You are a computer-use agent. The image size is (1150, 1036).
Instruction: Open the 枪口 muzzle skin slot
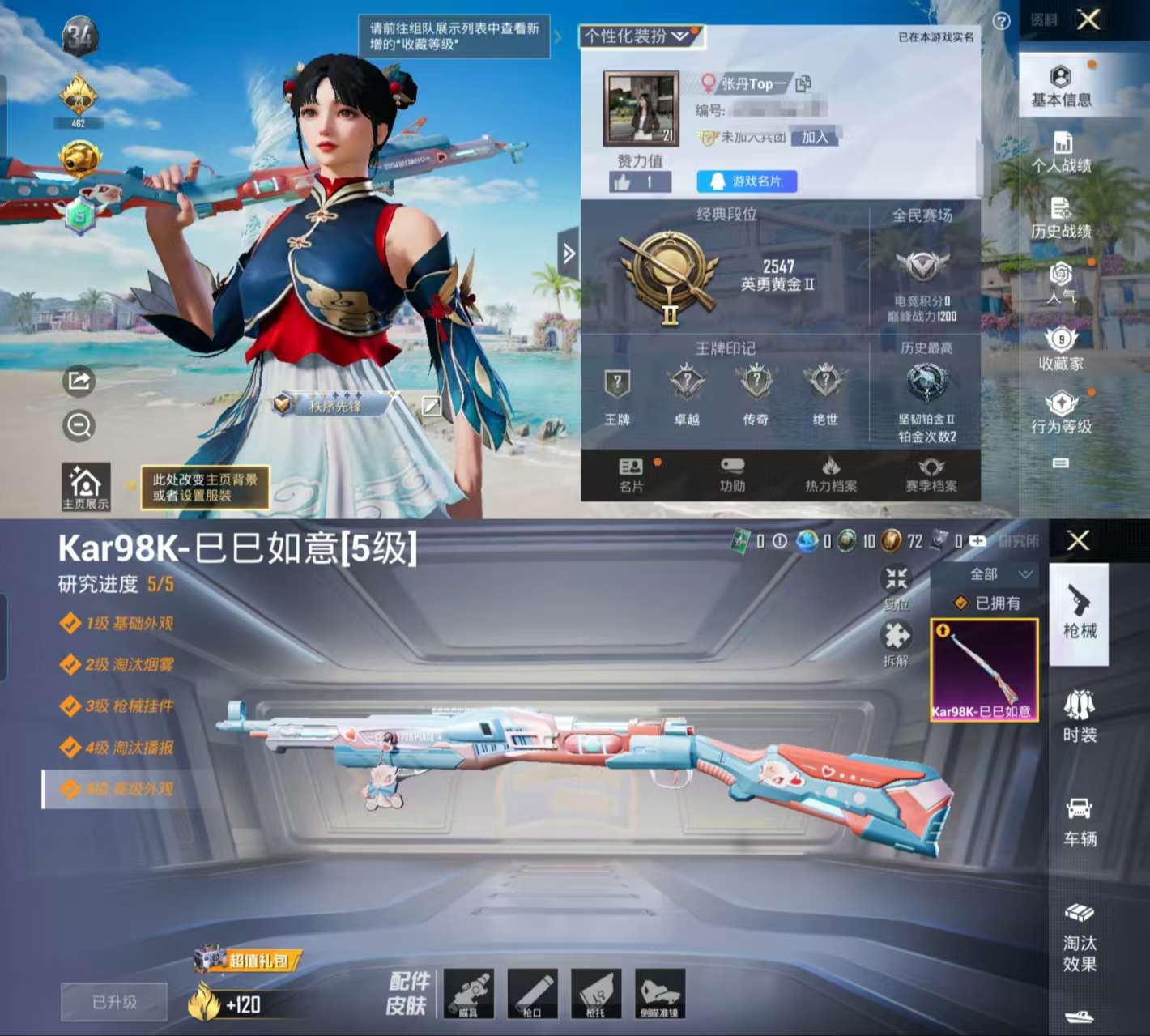pos(533,992)
